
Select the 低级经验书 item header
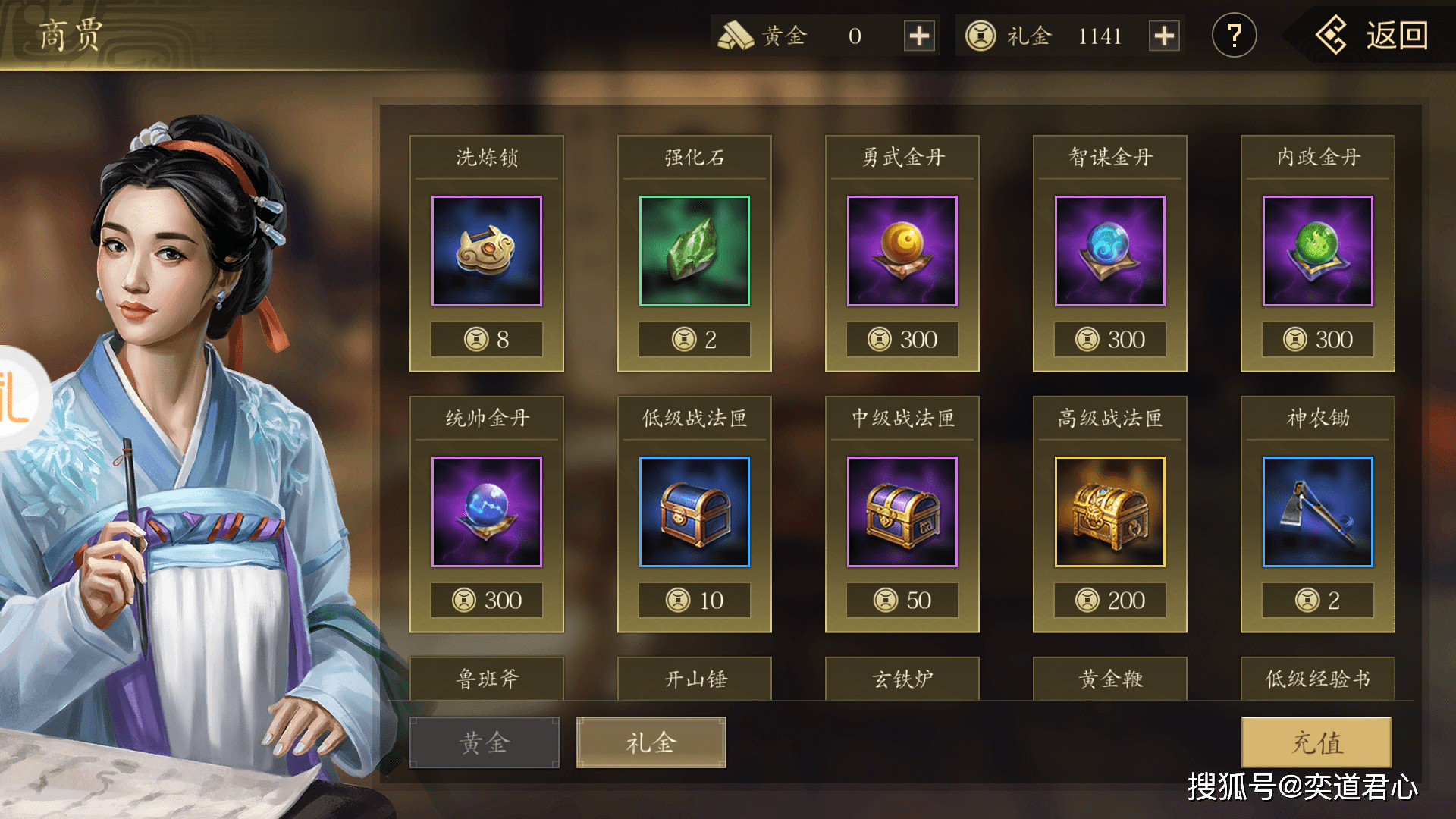click(x=1318, y=679)
